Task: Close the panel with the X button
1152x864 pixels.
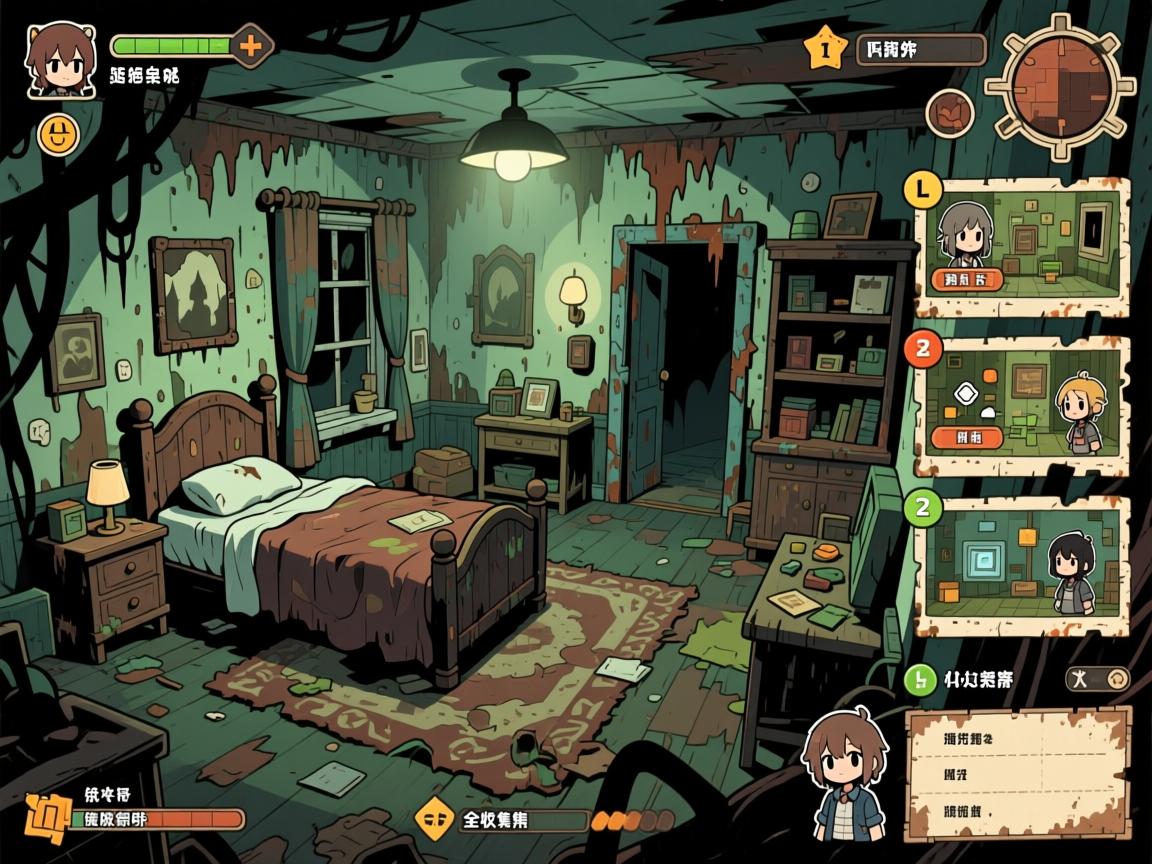Action: pos(1097,680)
